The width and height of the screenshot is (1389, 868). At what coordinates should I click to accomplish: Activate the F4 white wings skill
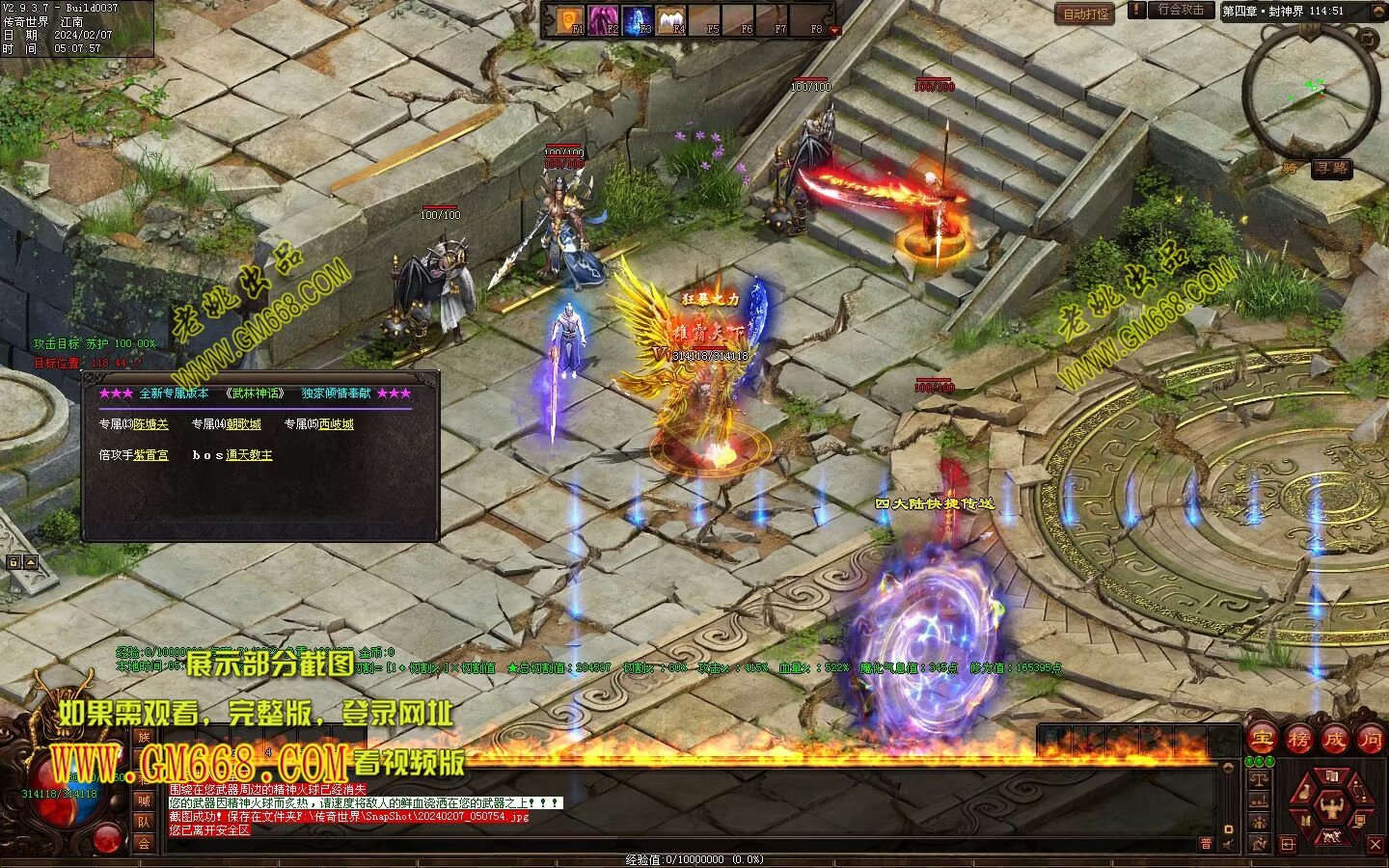pos(670,19)
